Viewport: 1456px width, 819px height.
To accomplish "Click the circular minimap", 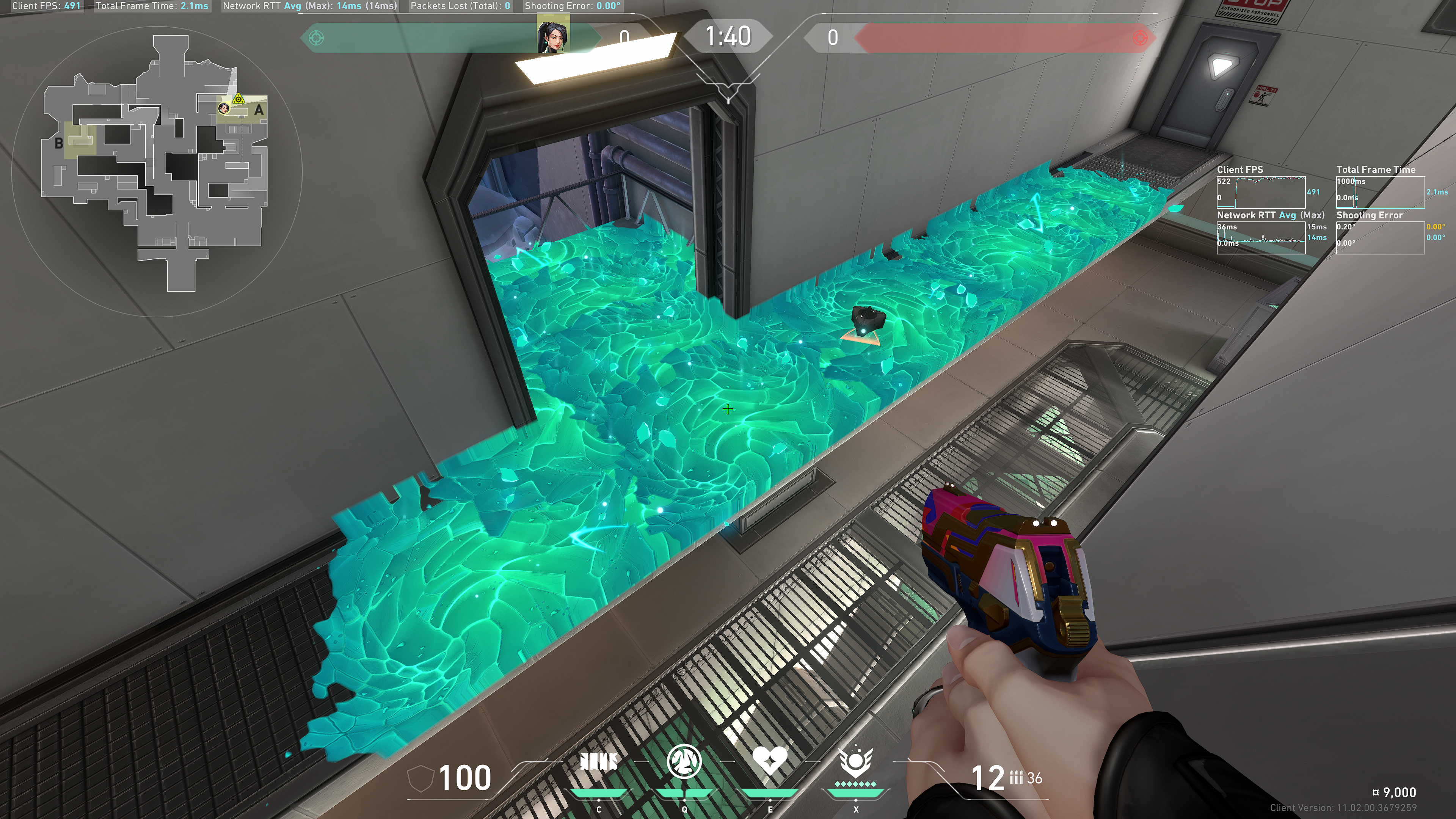I will click(x=157, y=169).
